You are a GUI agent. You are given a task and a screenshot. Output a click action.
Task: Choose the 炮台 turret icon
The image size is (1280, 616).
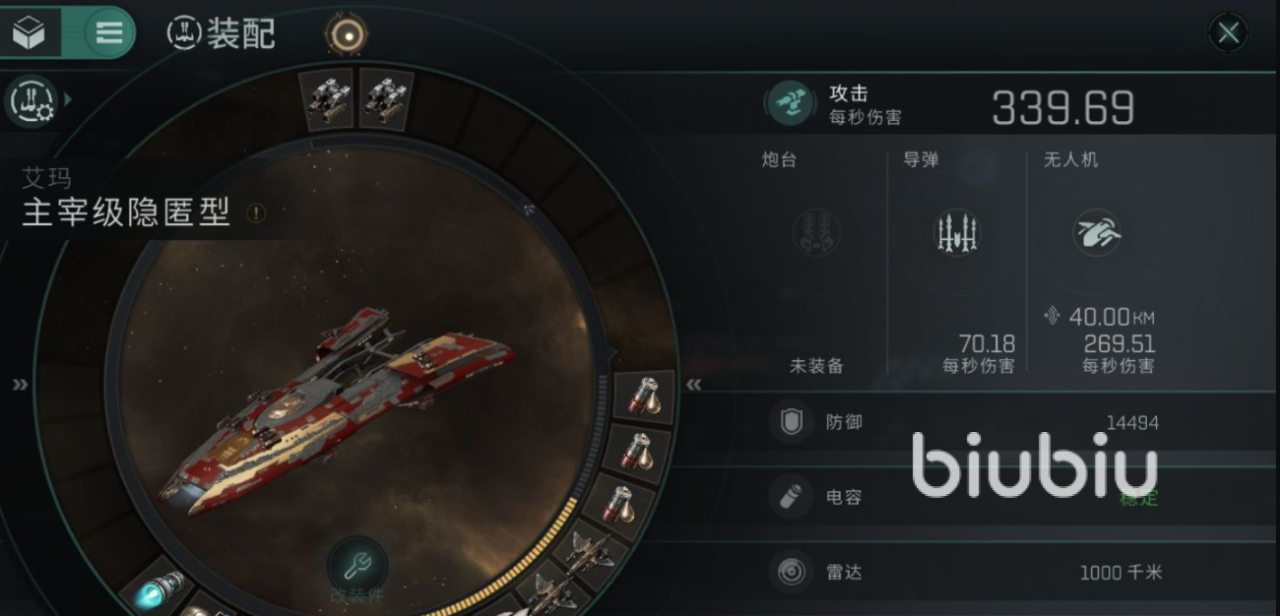(816, 233)
